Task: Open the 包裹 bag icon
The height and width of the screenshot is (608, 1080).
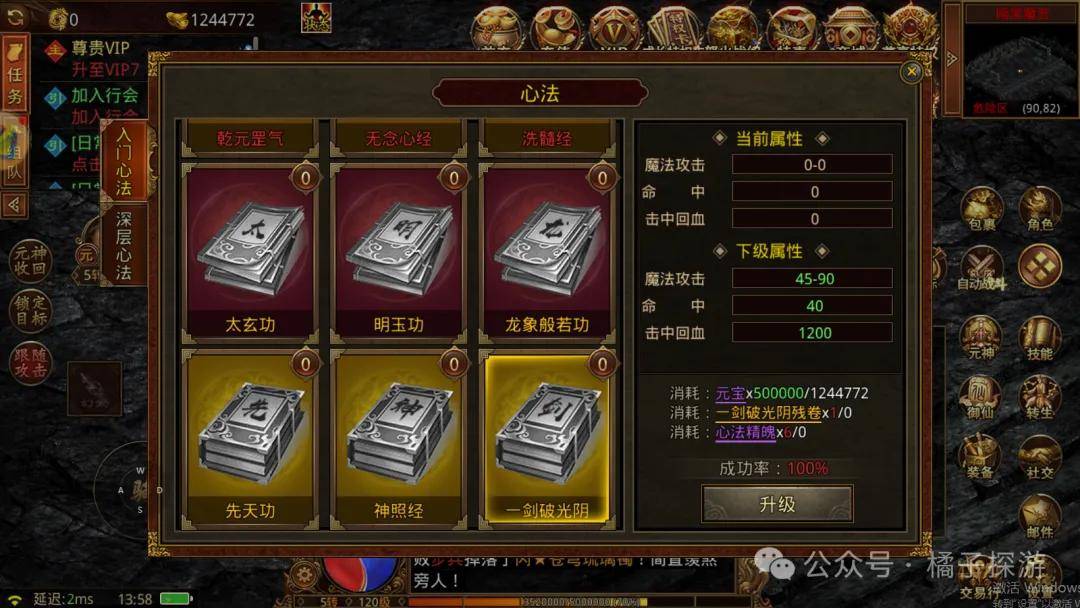Action: pyautogui.click(x=982, y=210)
